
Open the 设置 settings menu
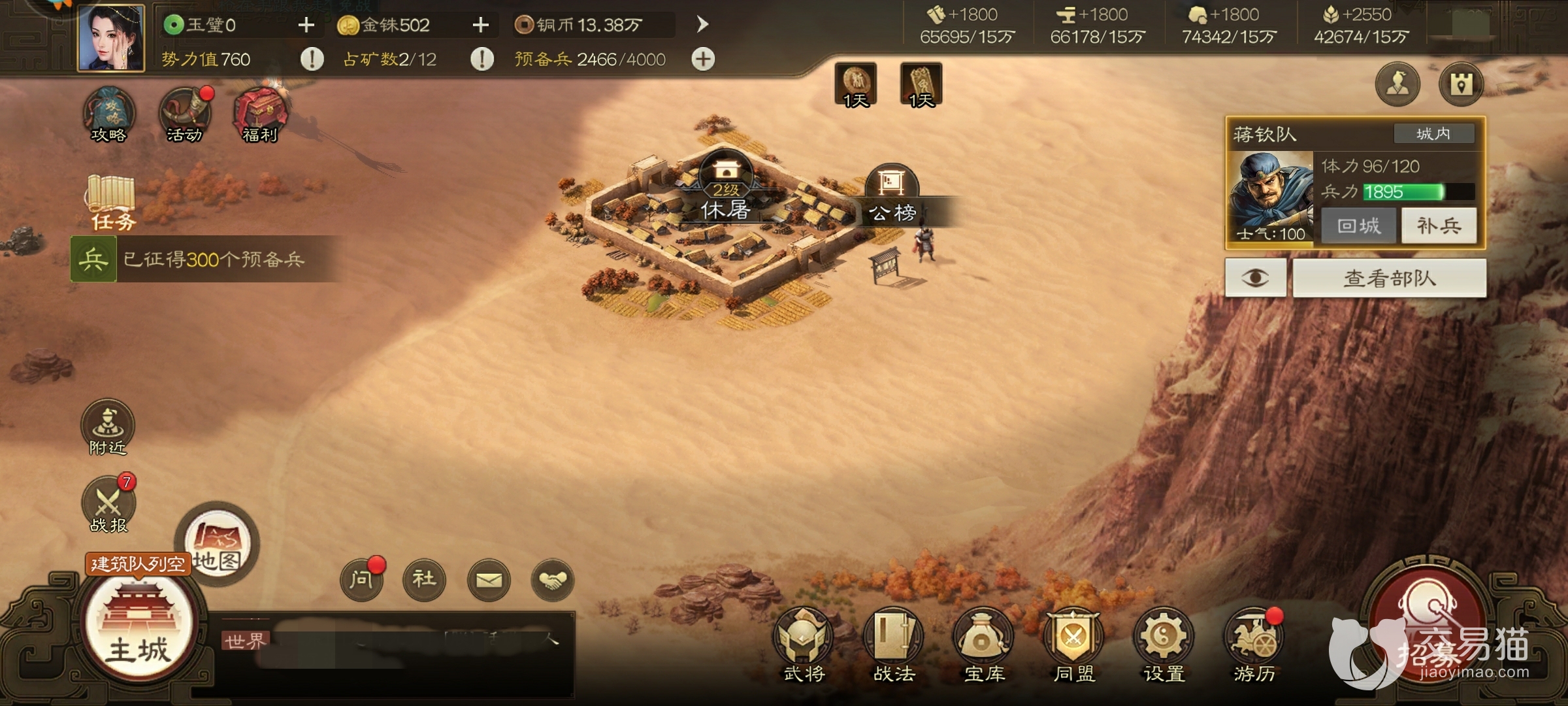pyautogui.click(x=1164, y=644)
